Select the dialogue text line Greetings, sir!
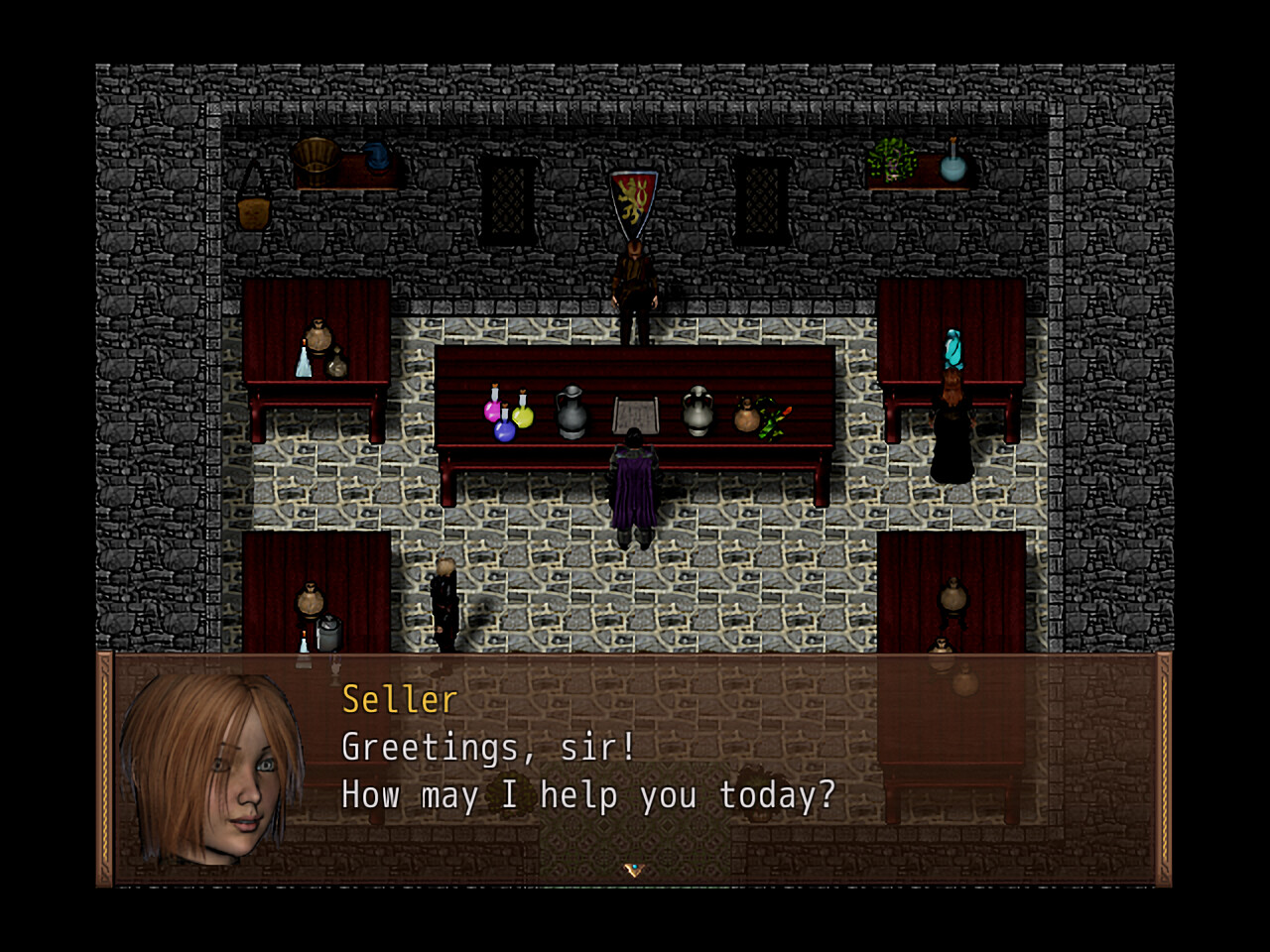This screenshot has height=952, width=1270. (486, 747)
